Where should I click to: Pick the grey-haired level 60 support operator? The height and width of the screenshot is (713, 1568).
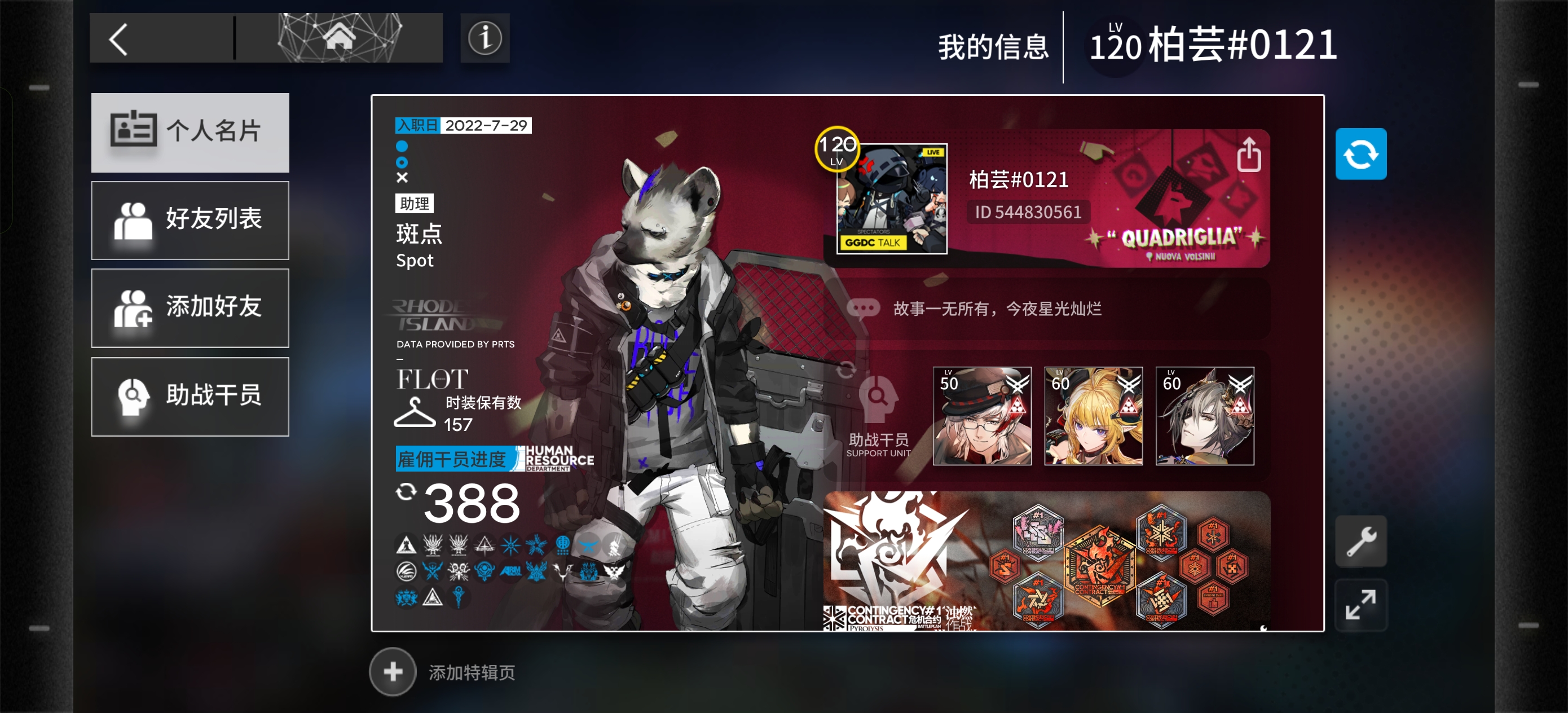pos(1204,416)
